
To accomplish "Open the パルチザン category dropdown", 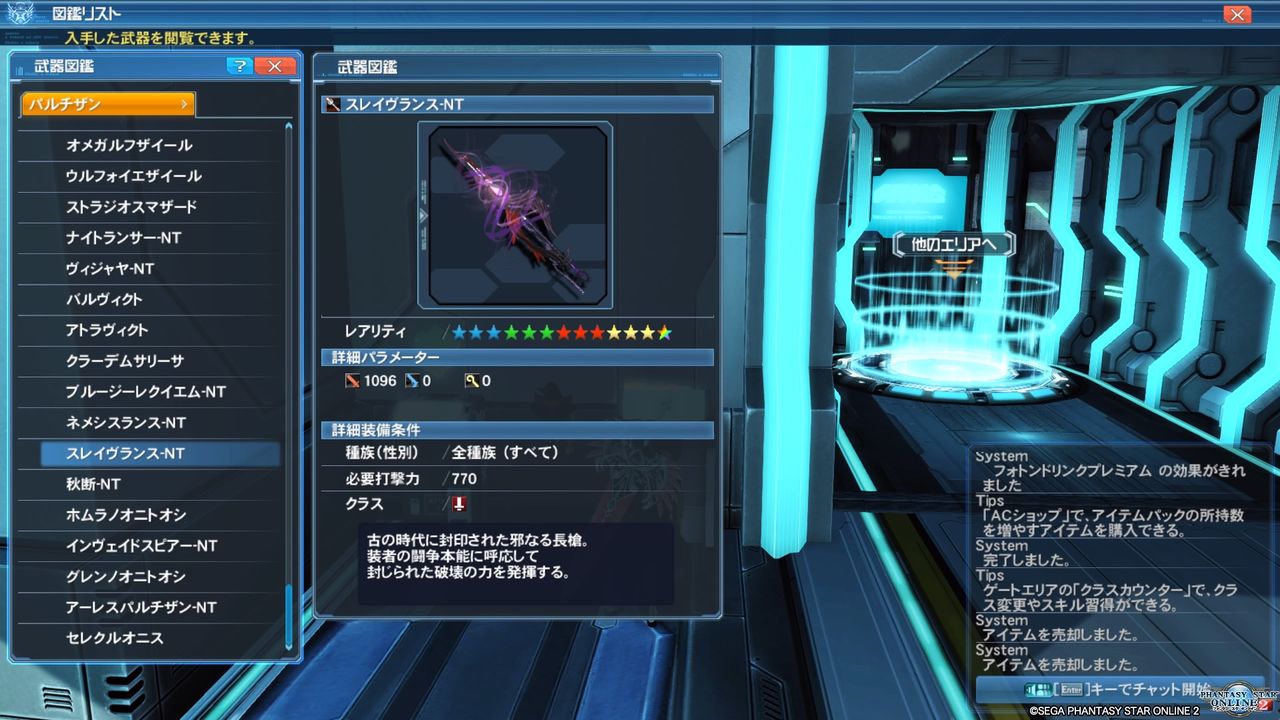I will coord(107,103).
